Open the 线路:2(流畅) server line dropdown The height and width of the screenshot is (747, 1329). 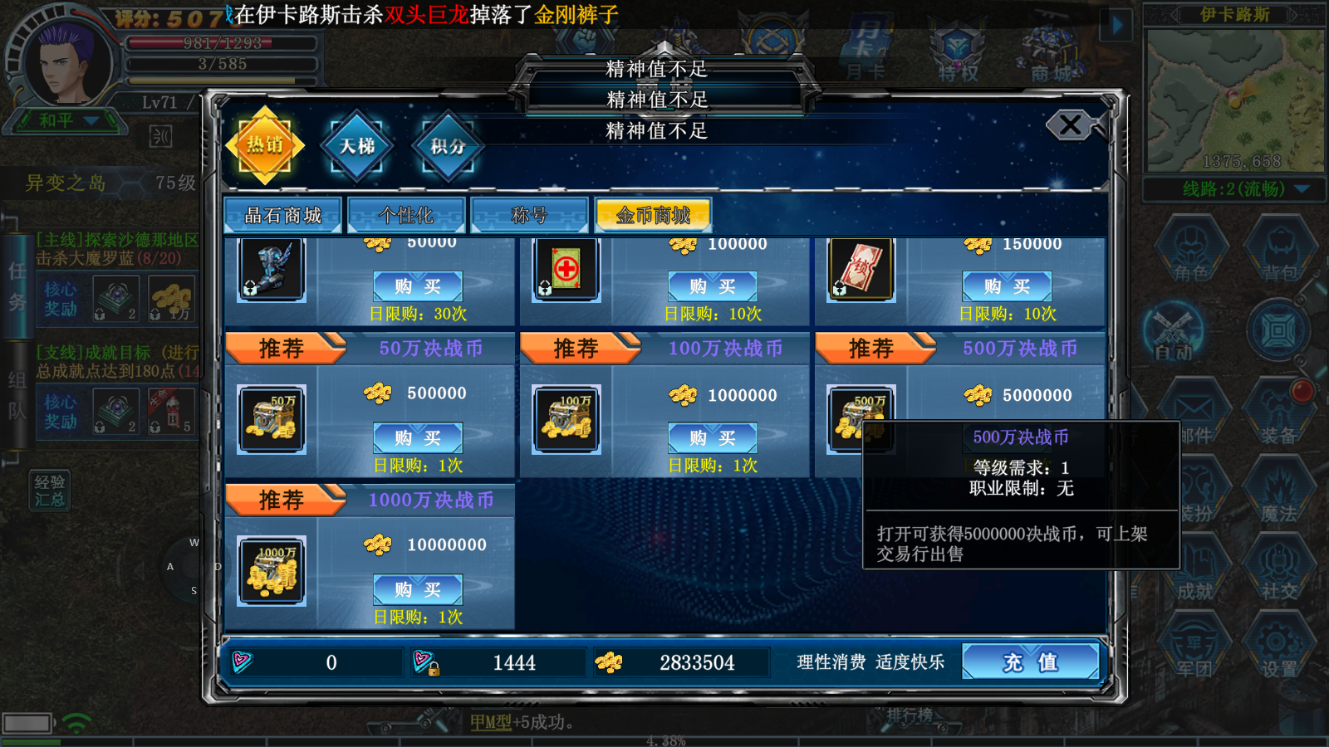(1237, 189)
